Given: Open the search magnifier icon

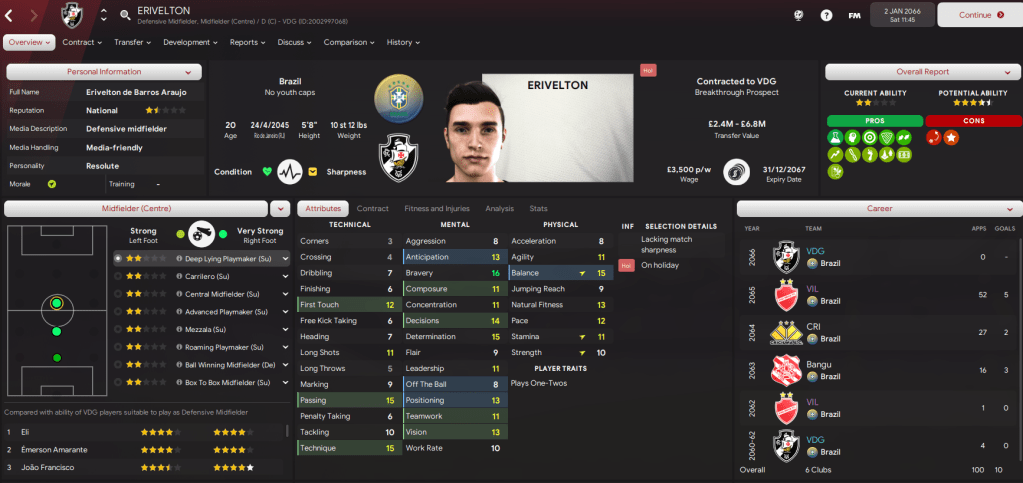Looking at the screenshot, I should tap(125, 15).
